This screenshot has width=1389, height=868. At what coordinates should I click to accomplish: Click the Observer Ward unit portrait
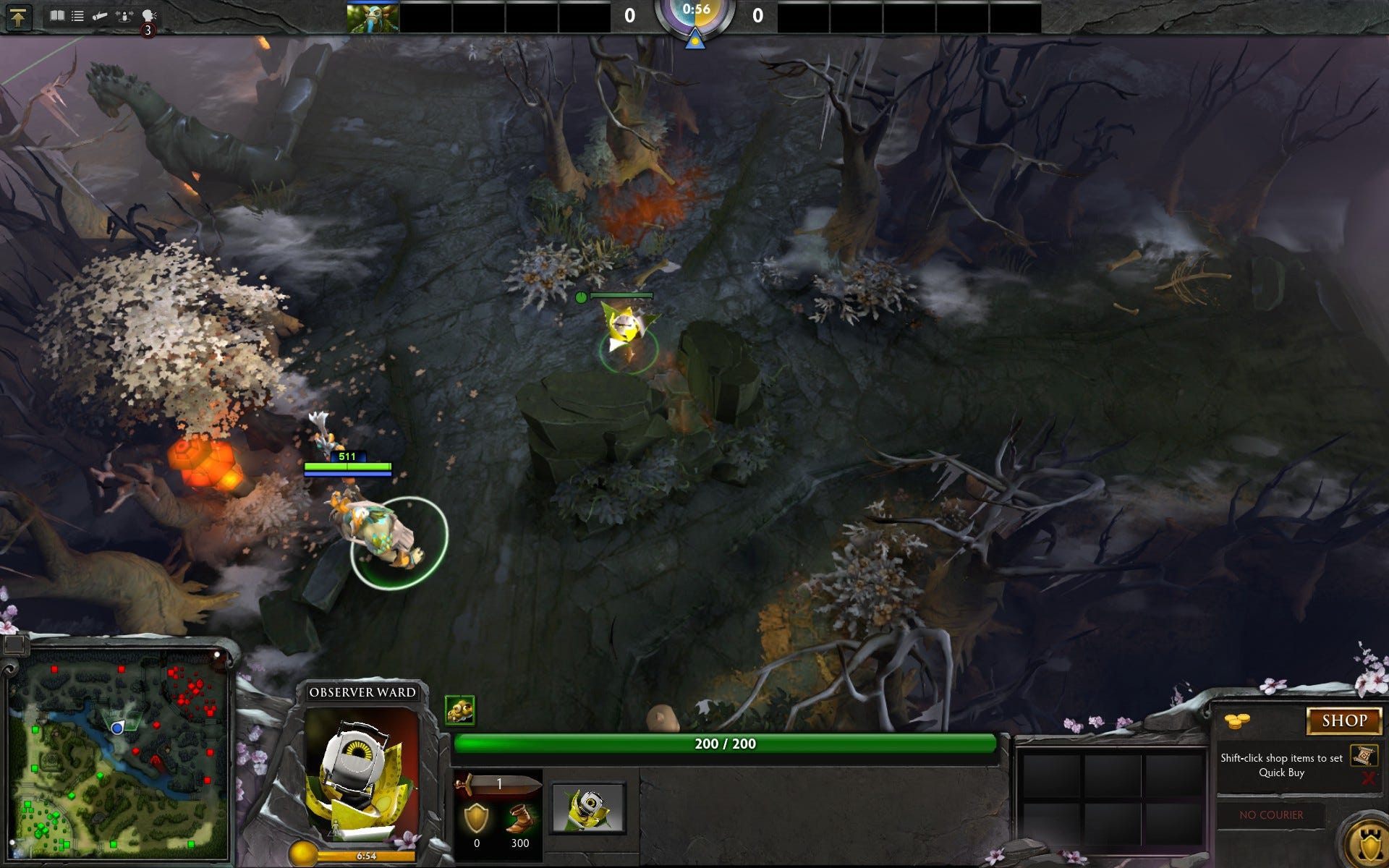pyautogui.click(x=362, y=774)
